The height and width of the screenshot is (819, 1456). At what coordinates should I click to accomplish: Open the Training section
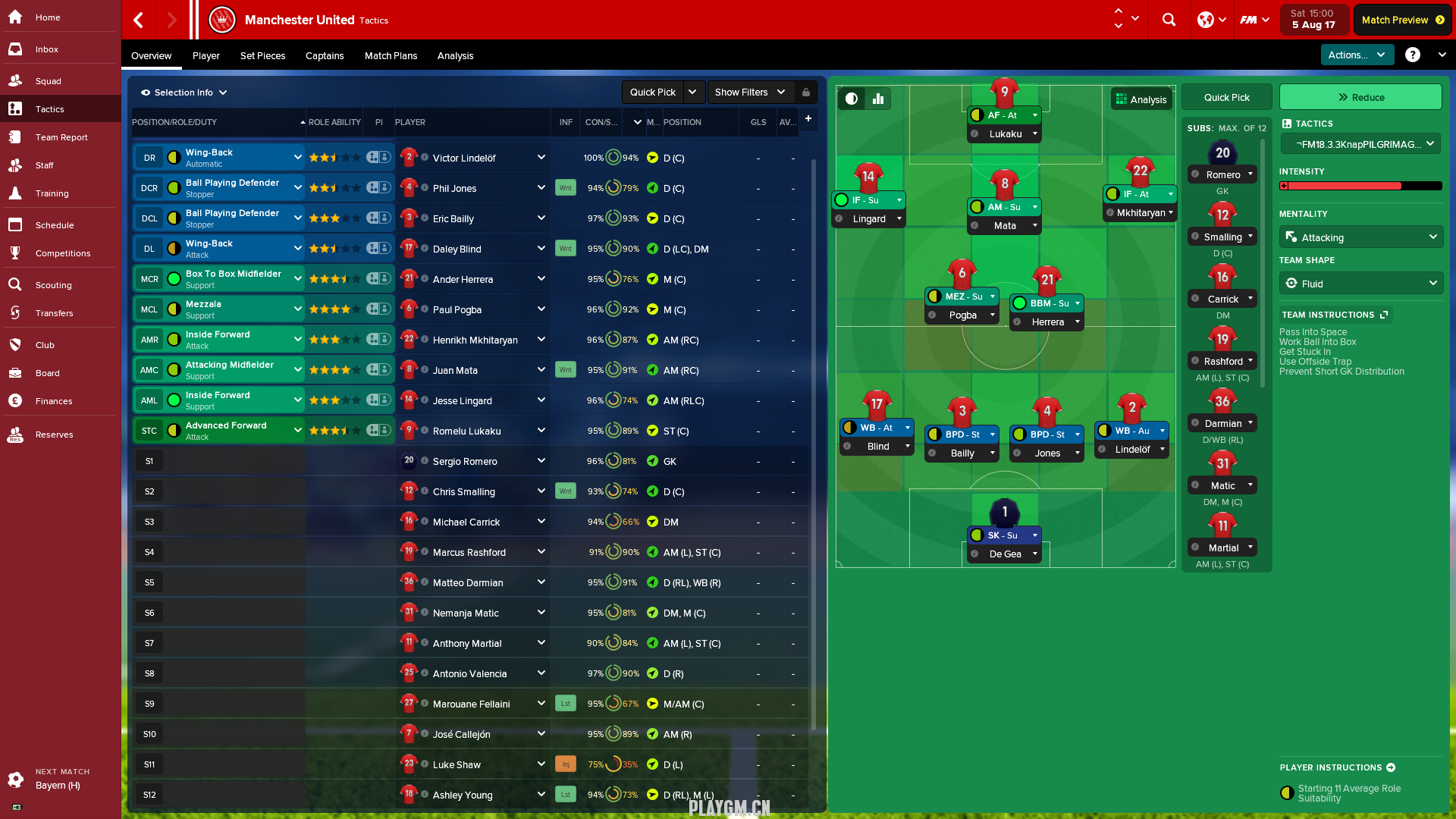tap(52, 193)
